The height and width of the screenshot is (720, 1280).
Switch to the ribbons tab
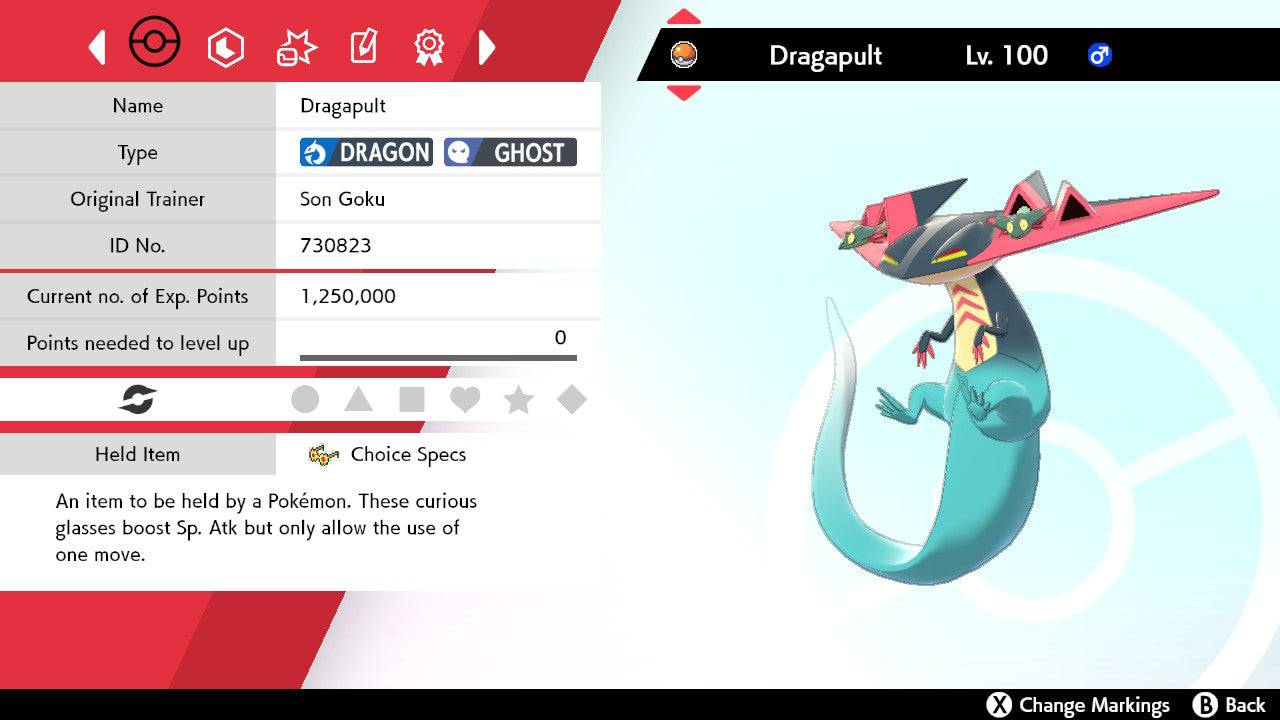(429, 47)
